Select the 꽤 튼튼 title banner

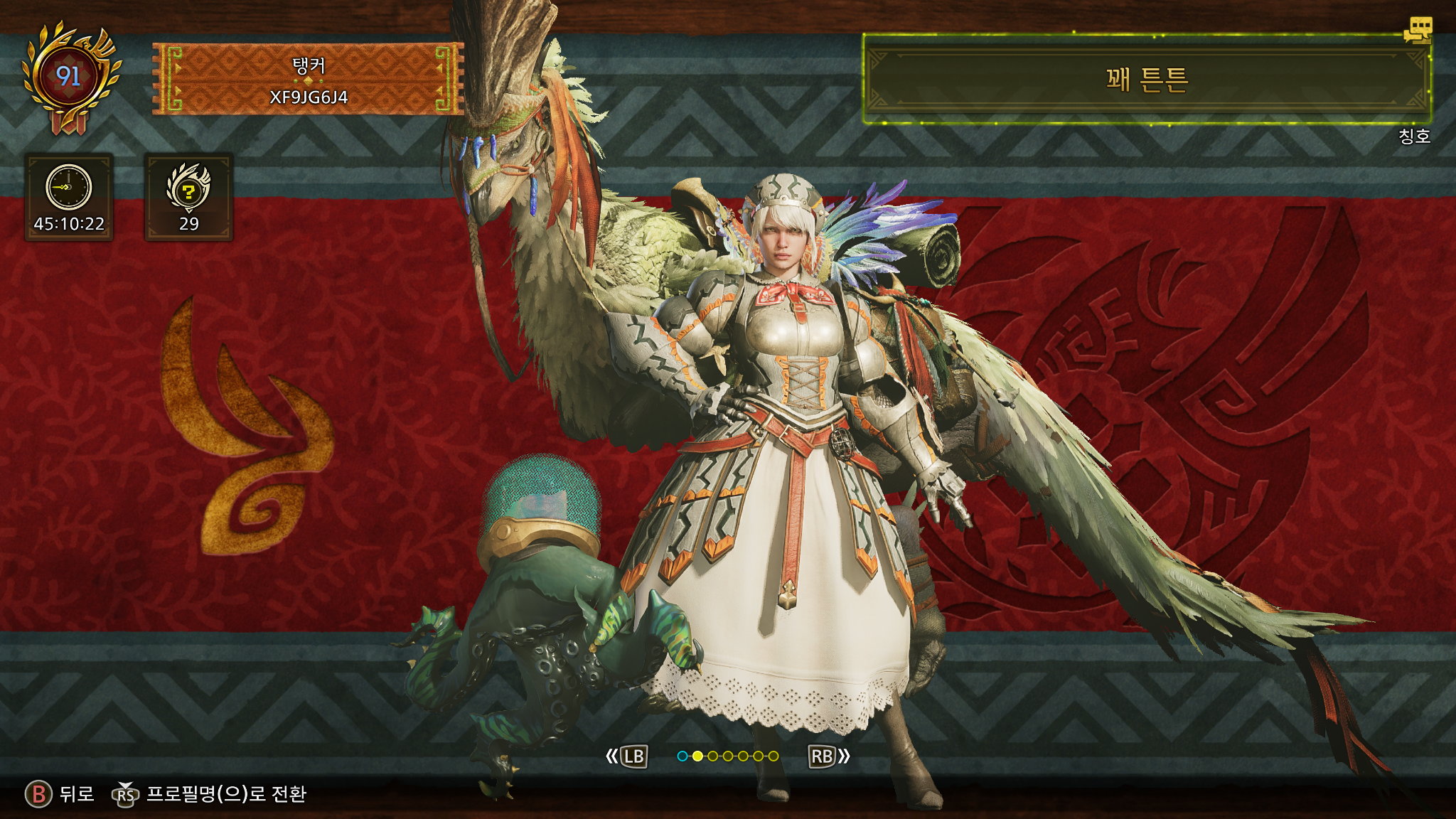click(1146, 80)
